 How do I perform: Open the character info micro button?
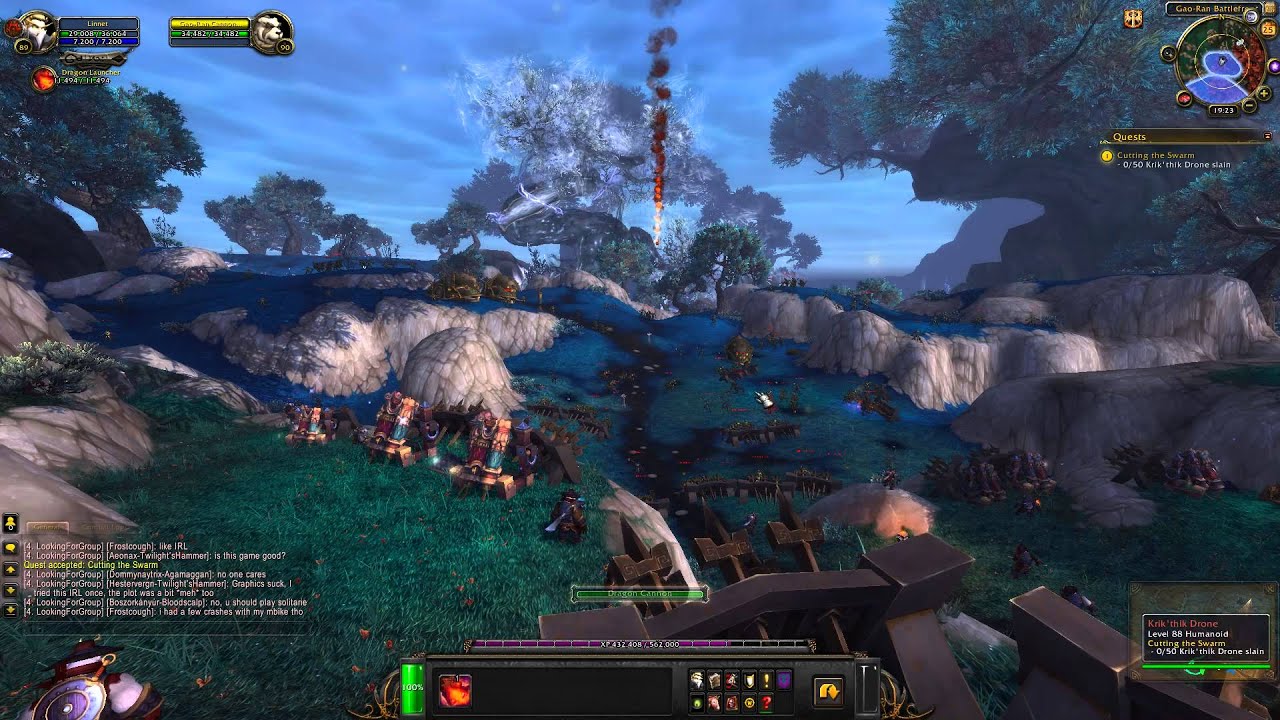pos(697,680)
